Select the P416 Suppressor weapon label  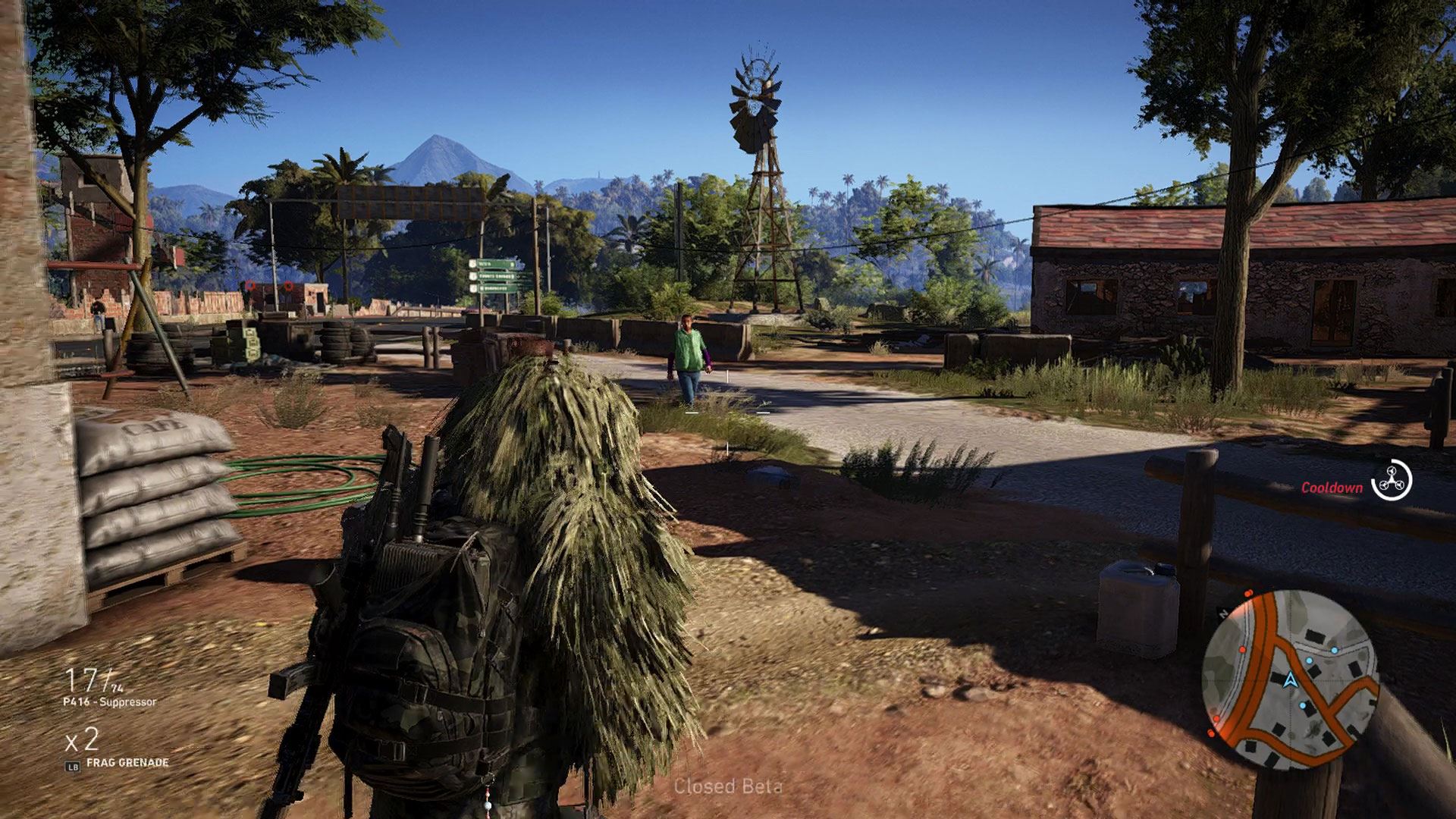[109, 702]
